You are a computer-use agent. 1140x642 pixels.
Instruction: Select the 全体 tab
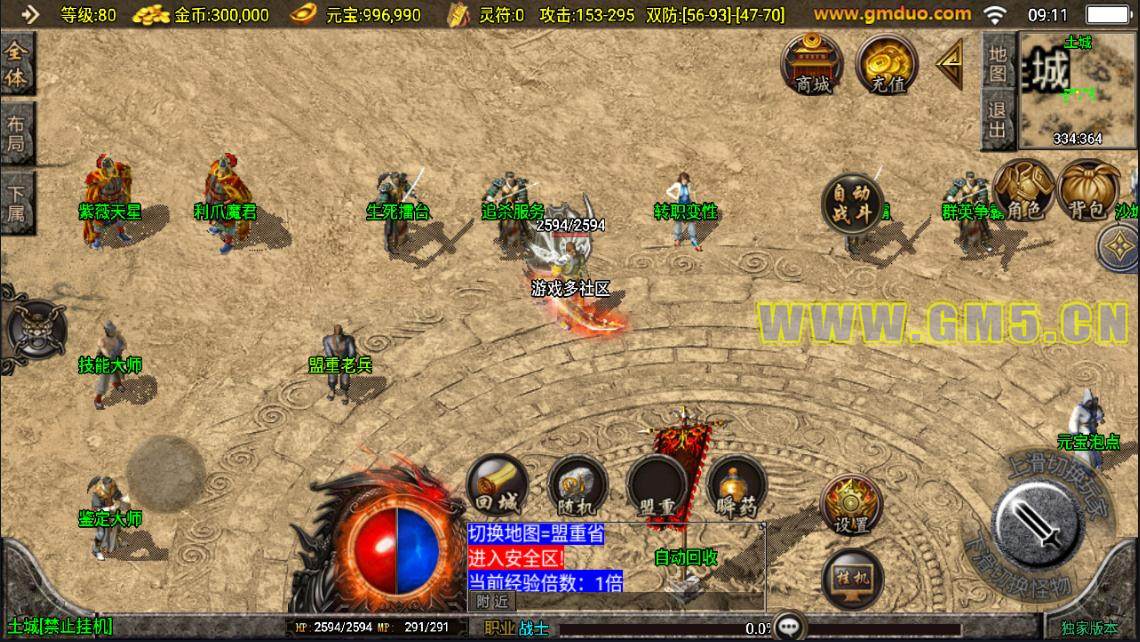tap(16, 65)
